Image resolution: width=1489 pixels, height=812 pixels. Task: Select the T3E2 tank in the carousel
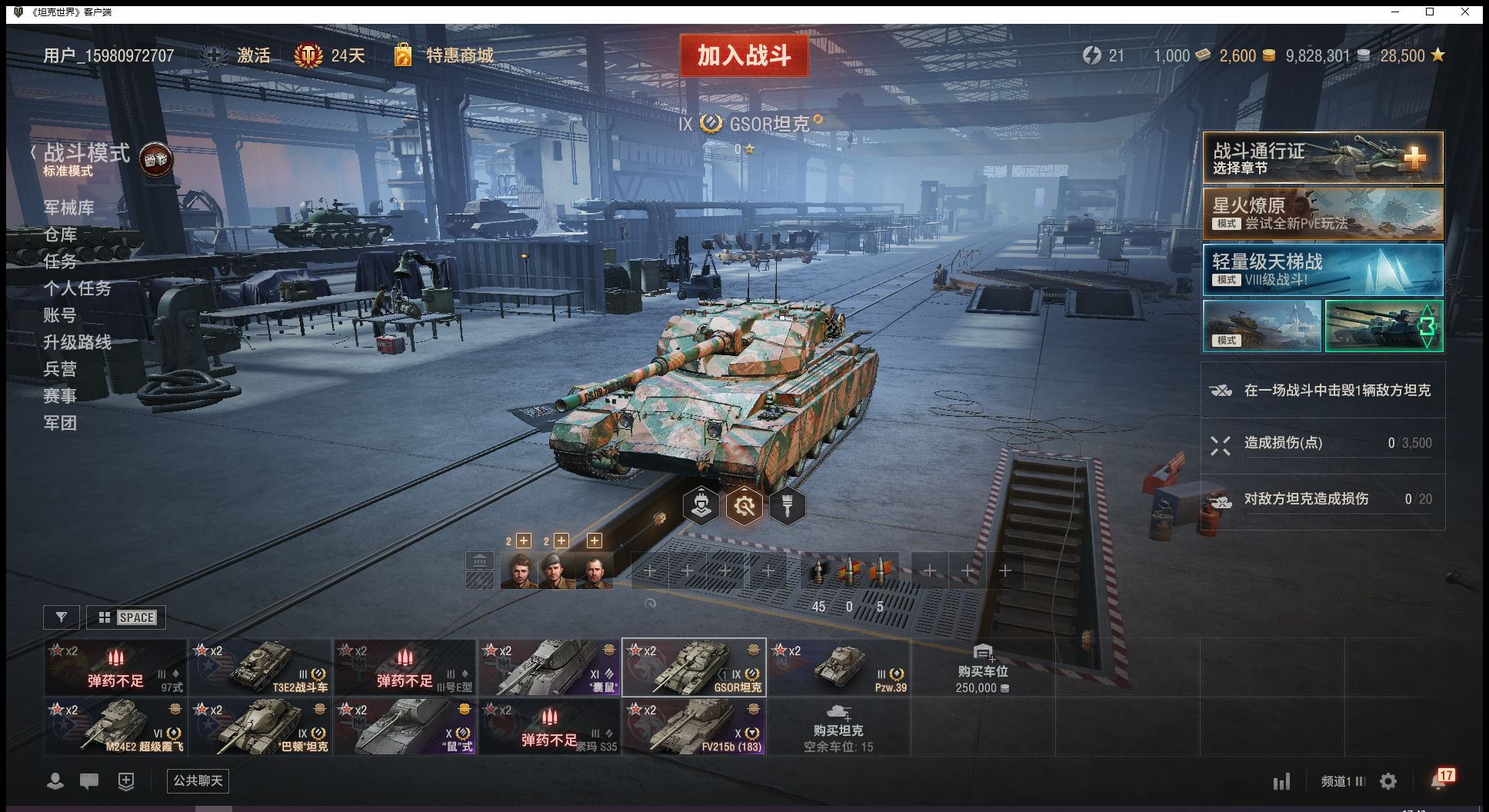click(x=261, y=667)
